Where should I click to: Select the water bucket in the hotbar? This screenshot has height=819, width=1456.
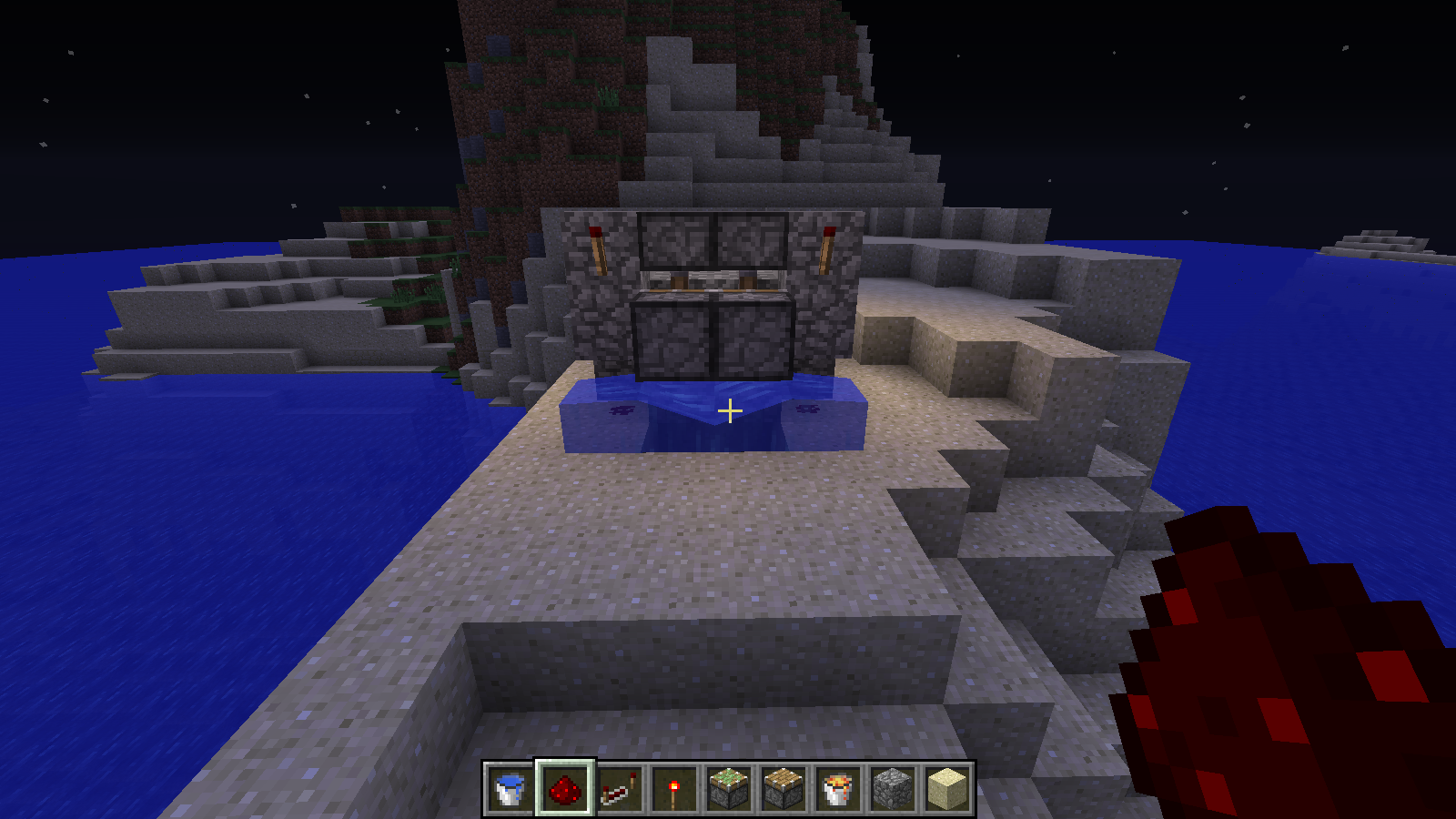click(x=510, y=788)
